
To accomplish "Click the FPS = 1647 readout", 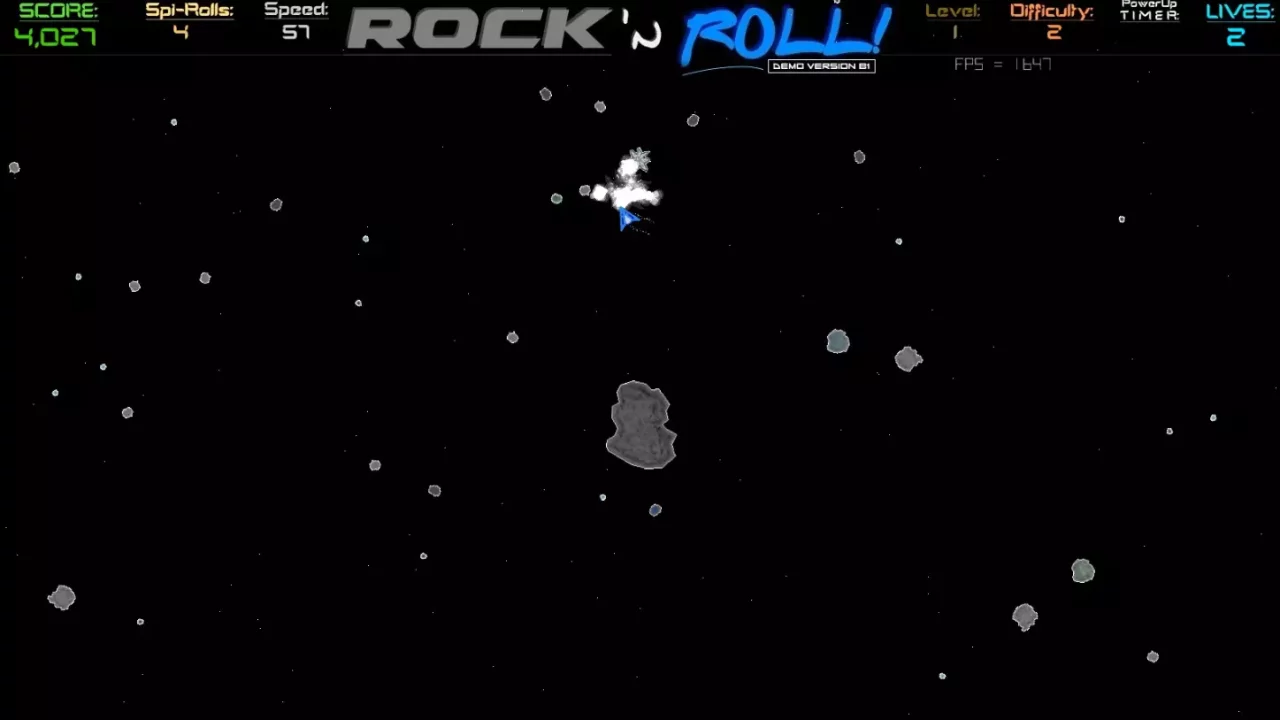I will (1002, 64).
